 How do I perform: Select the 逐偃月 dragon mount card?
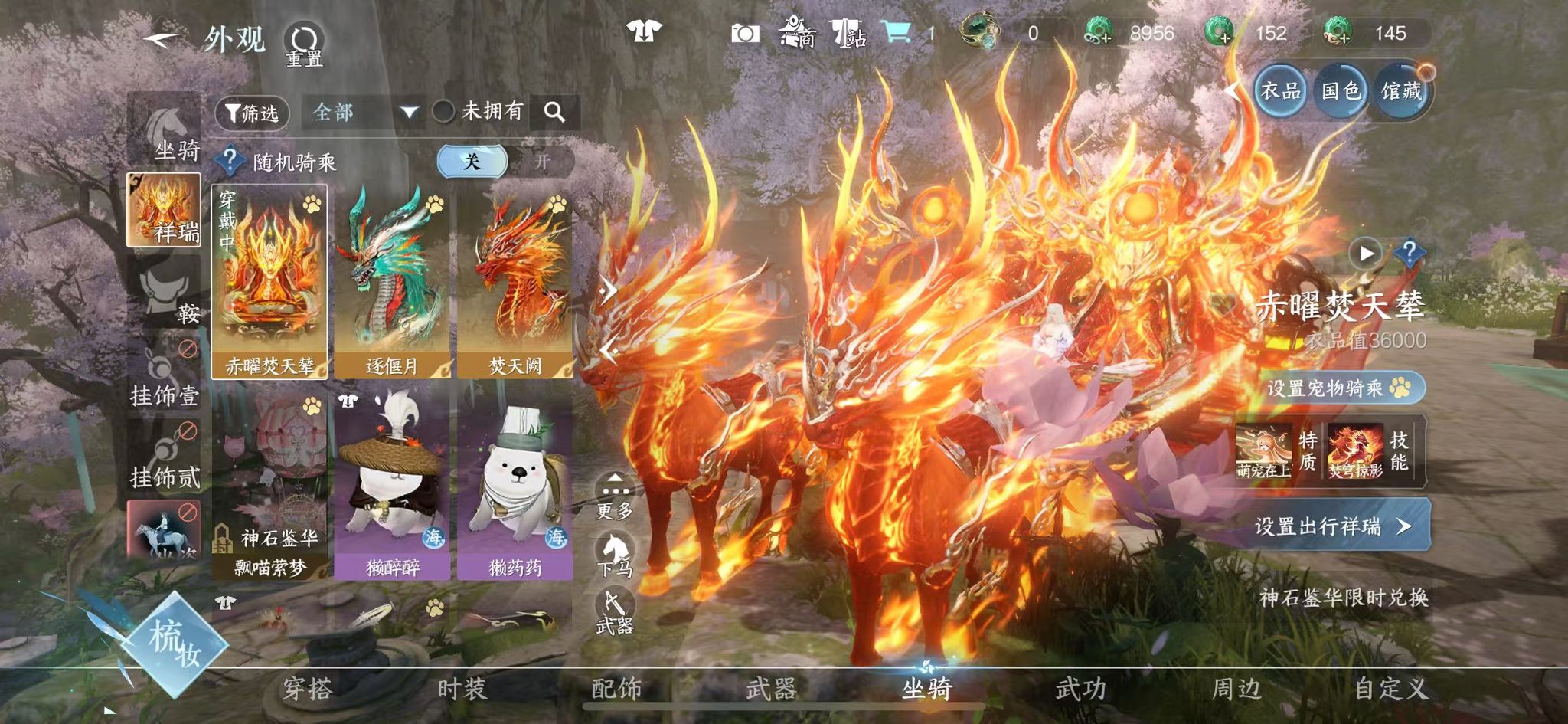click(x=392, y=281)
